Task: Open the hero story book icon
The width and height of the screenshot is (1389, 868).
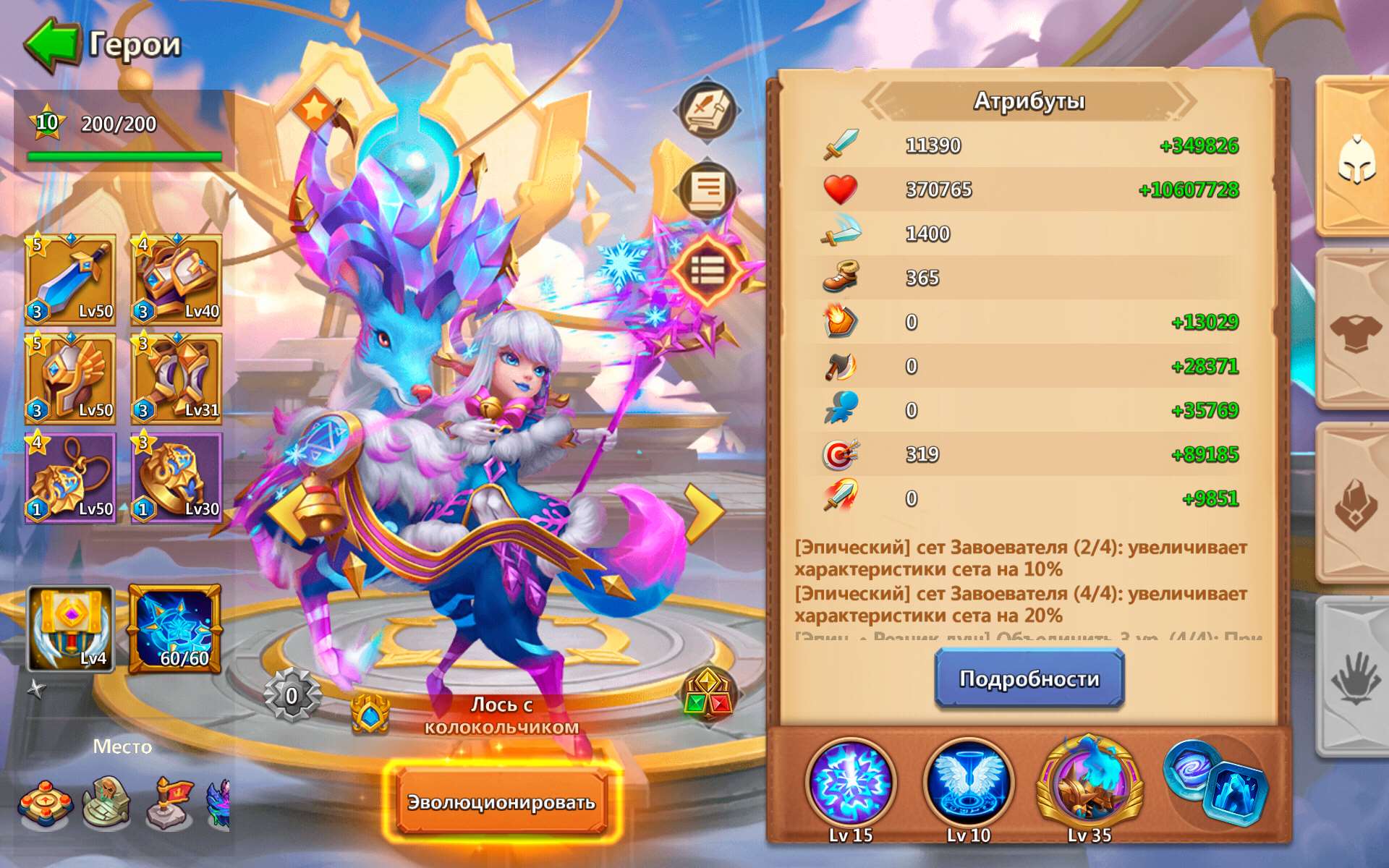Action: tap(707, 111)
